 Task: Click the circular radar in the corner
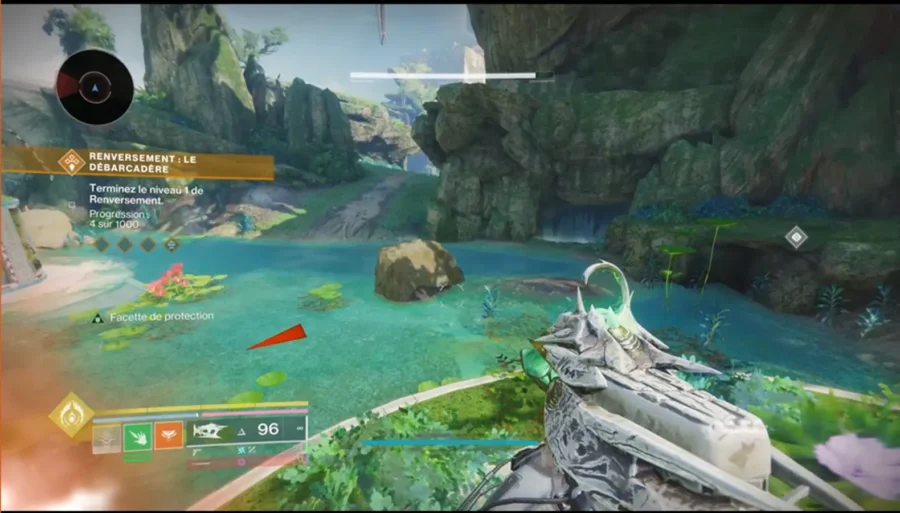pos(95,88)
